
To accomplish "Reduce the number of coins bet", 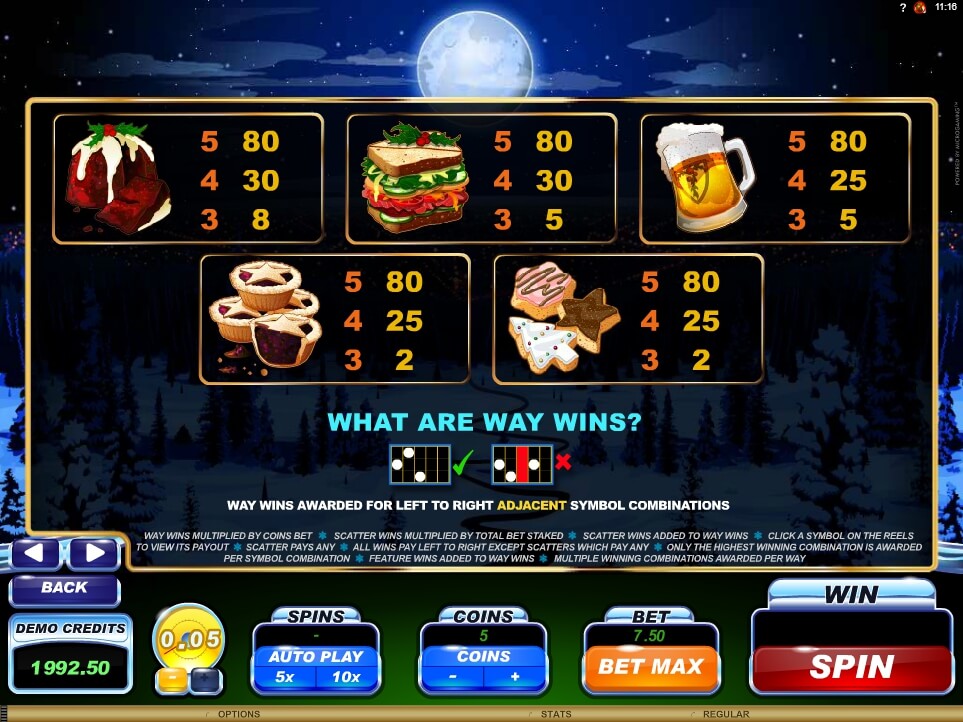I will point(452,677).
